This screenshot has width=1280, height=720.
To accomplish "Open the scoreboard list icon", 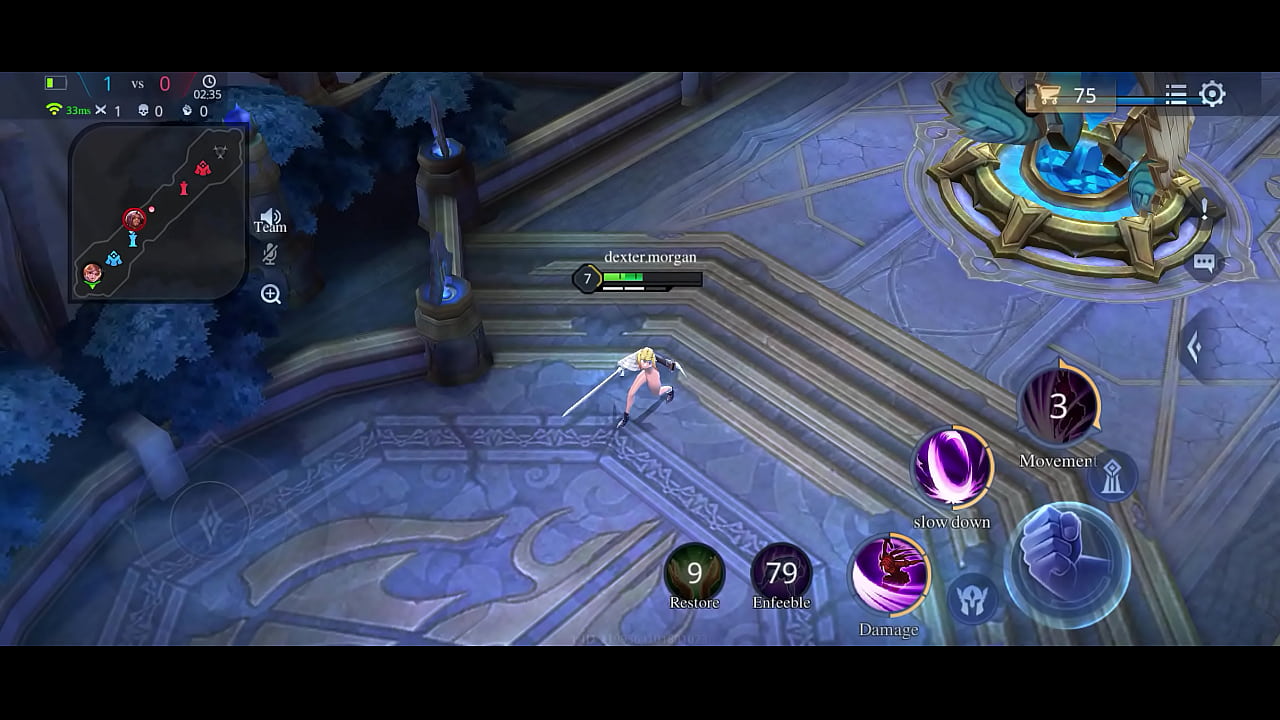I will [1176, 94].
